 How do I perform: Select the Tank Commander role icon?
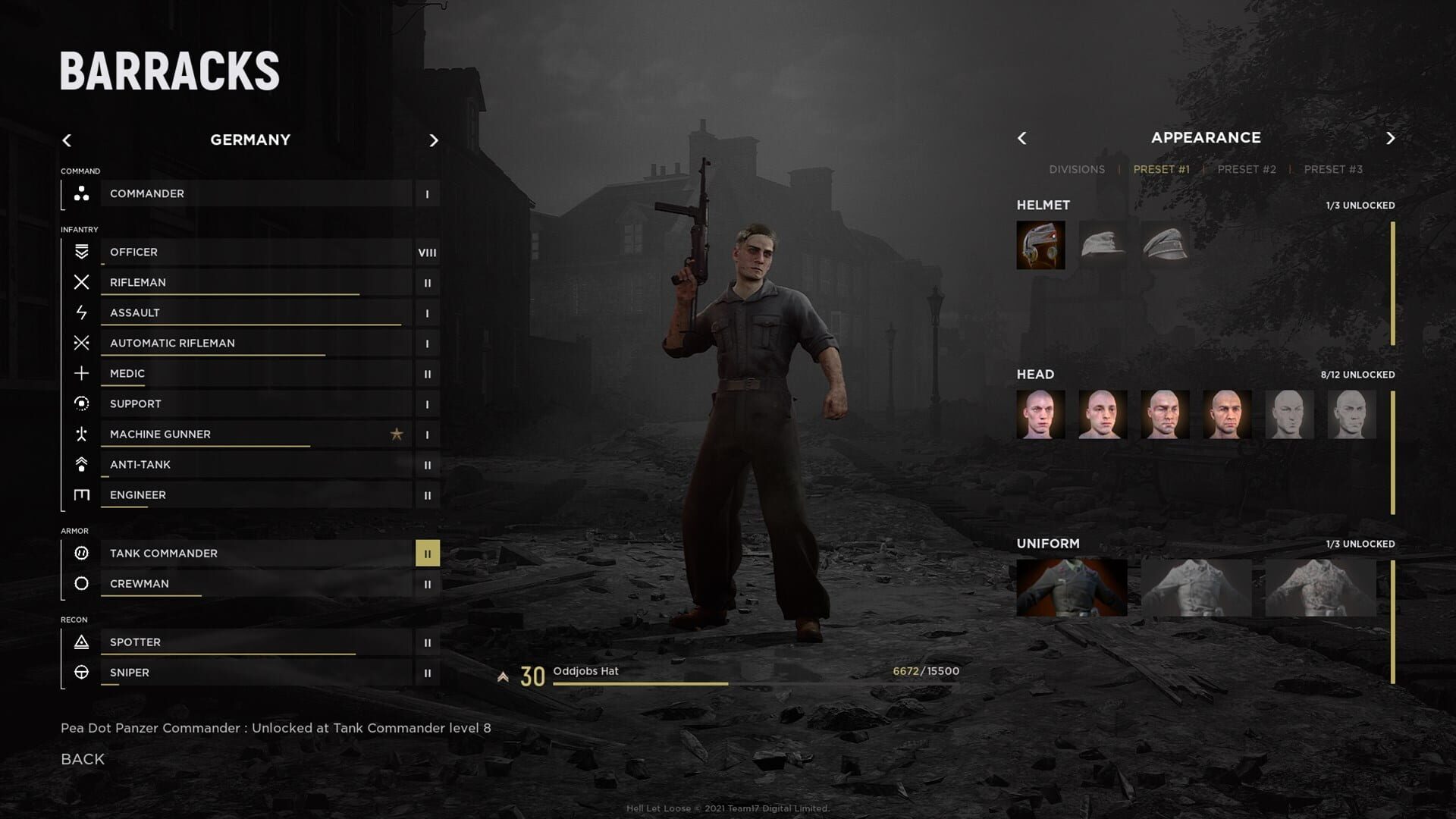tap(81, 554)
